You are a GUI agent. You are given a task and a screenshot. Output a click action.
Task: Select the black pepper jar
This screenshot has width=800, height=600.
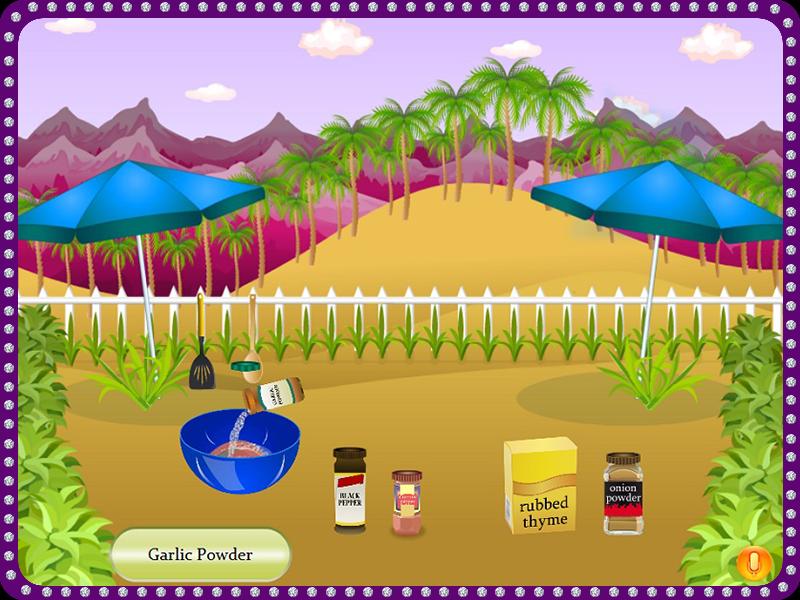[x=350, y=490]
